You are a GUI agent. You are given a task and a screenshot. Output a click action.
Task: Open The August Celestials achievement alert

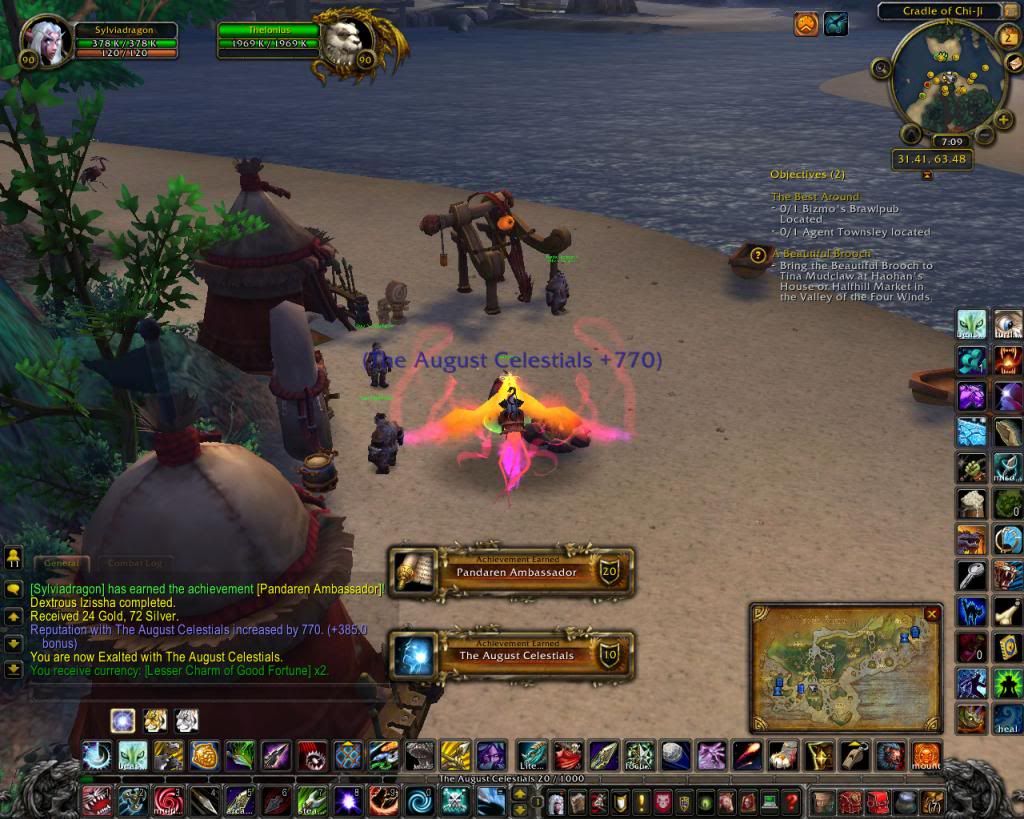(511, 654)
